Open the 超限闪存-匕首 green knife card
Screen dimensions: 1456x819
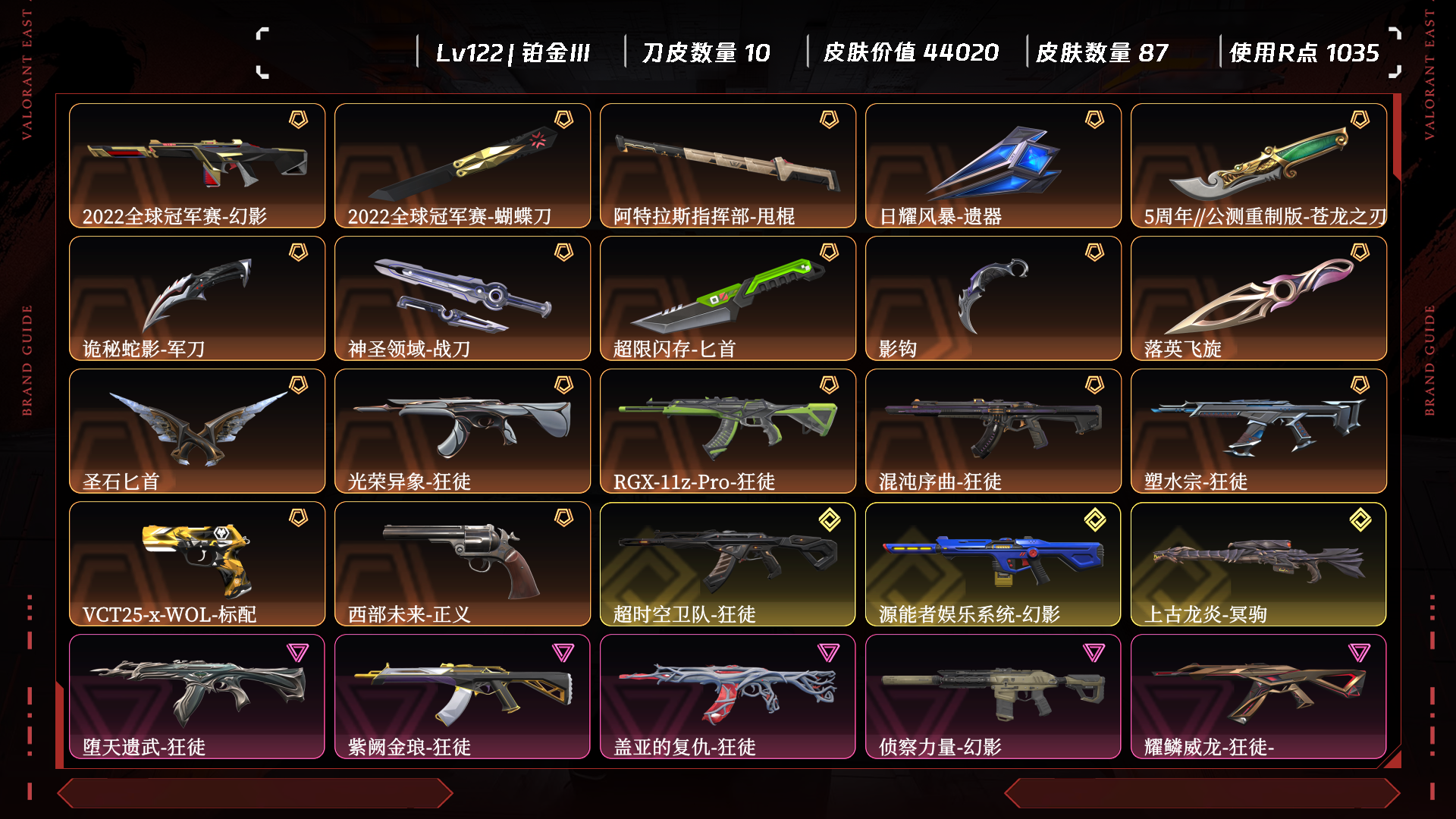[728, 298]
